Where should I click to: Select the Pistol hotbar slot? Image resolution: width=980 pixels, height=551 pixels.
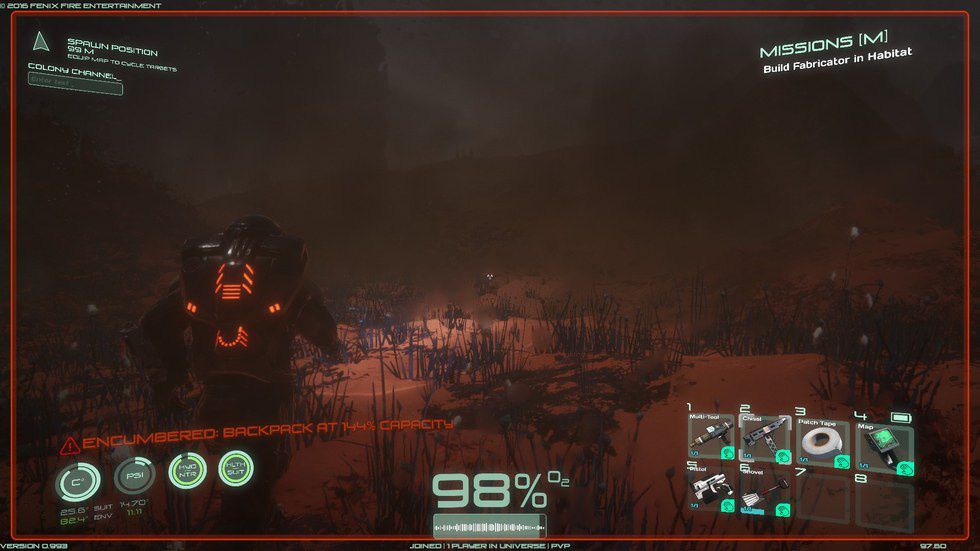tap(711, 492)
